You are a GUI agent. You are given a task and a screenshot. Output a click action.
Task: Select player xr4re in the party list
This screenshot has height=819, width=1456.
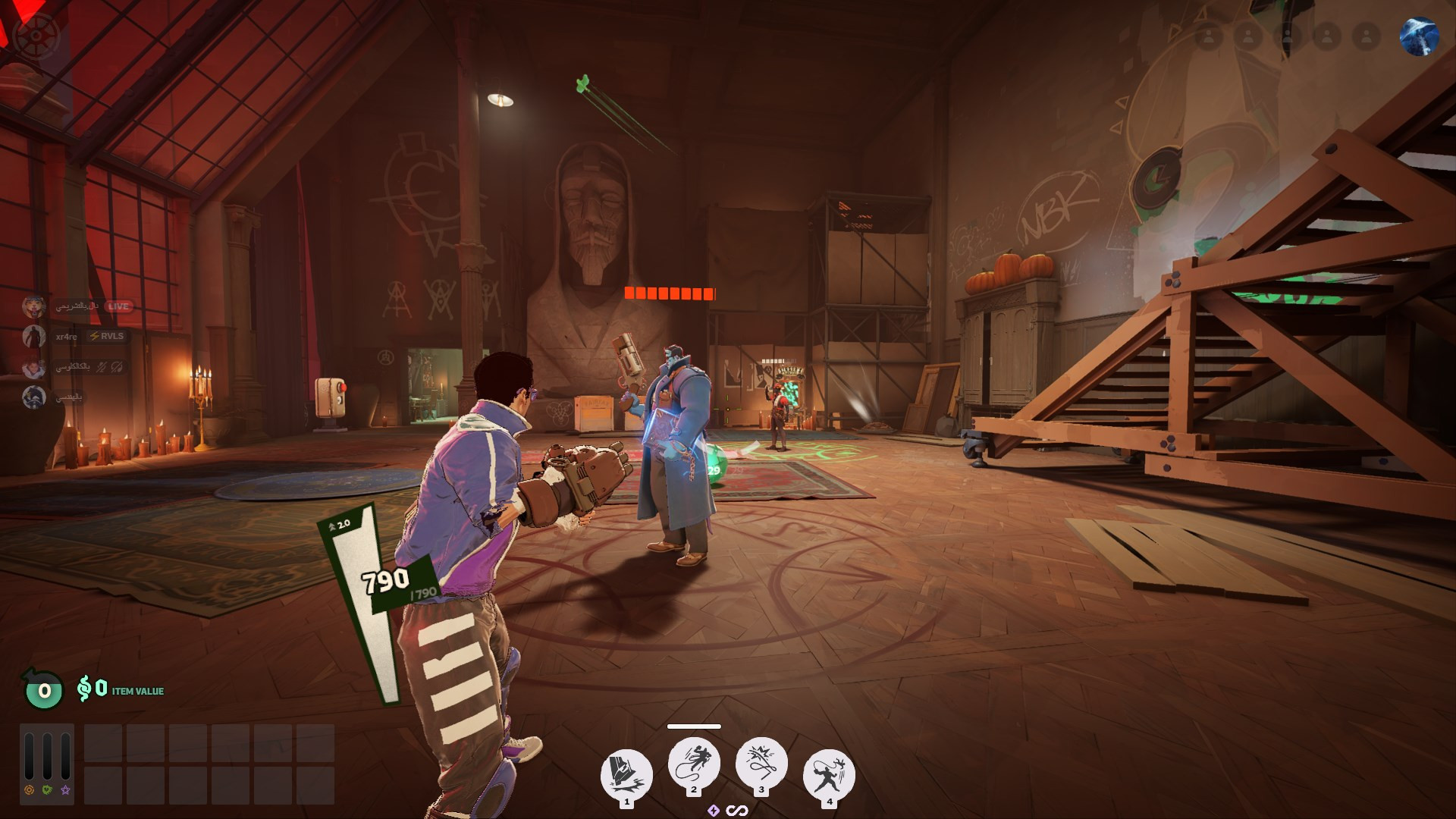66,337
